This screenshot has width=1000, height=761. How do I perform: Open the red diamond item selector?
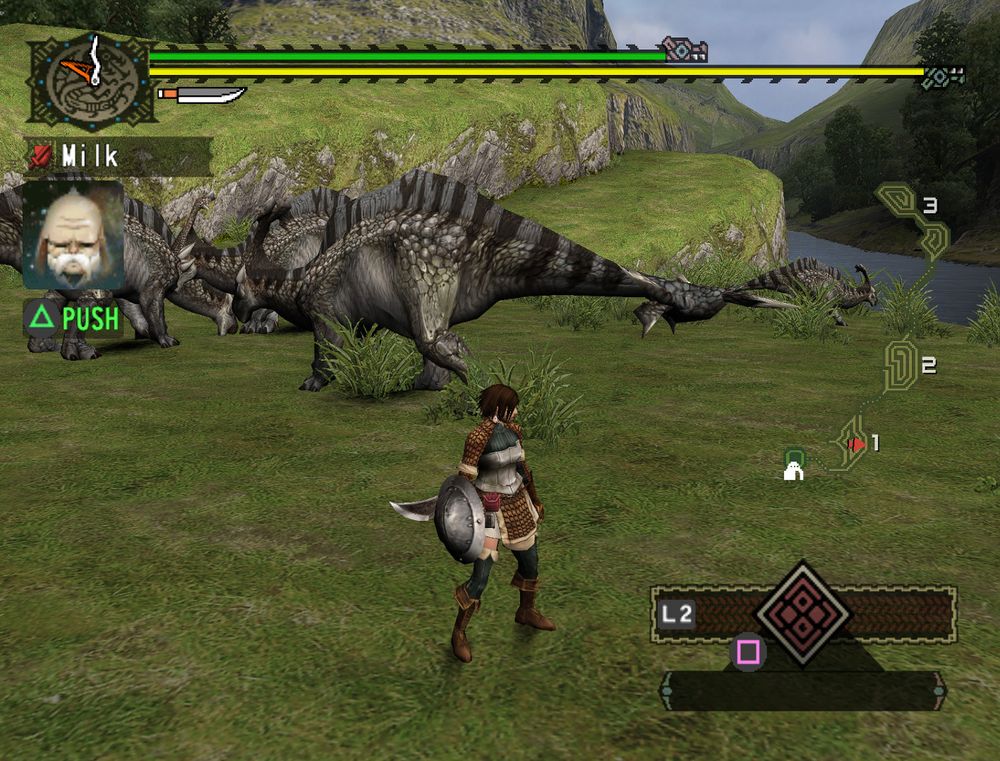[802, 613]
